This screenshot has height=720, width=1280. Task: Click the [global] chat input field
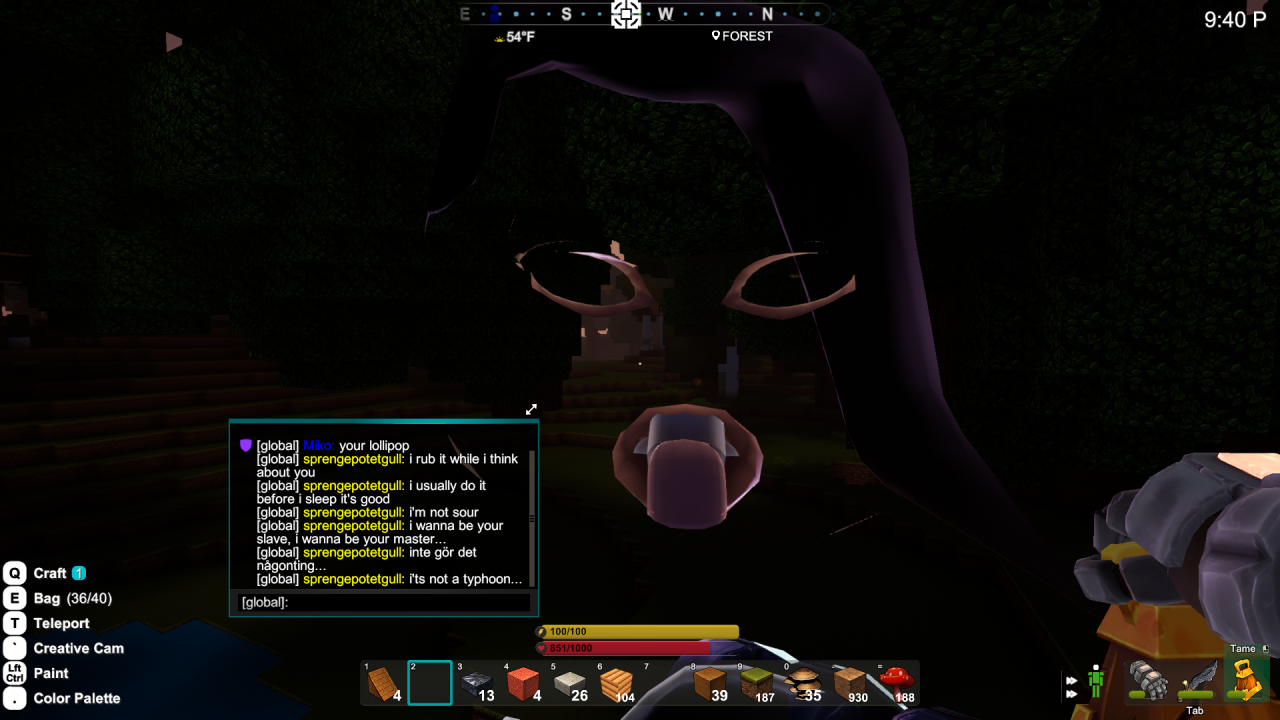400,601
